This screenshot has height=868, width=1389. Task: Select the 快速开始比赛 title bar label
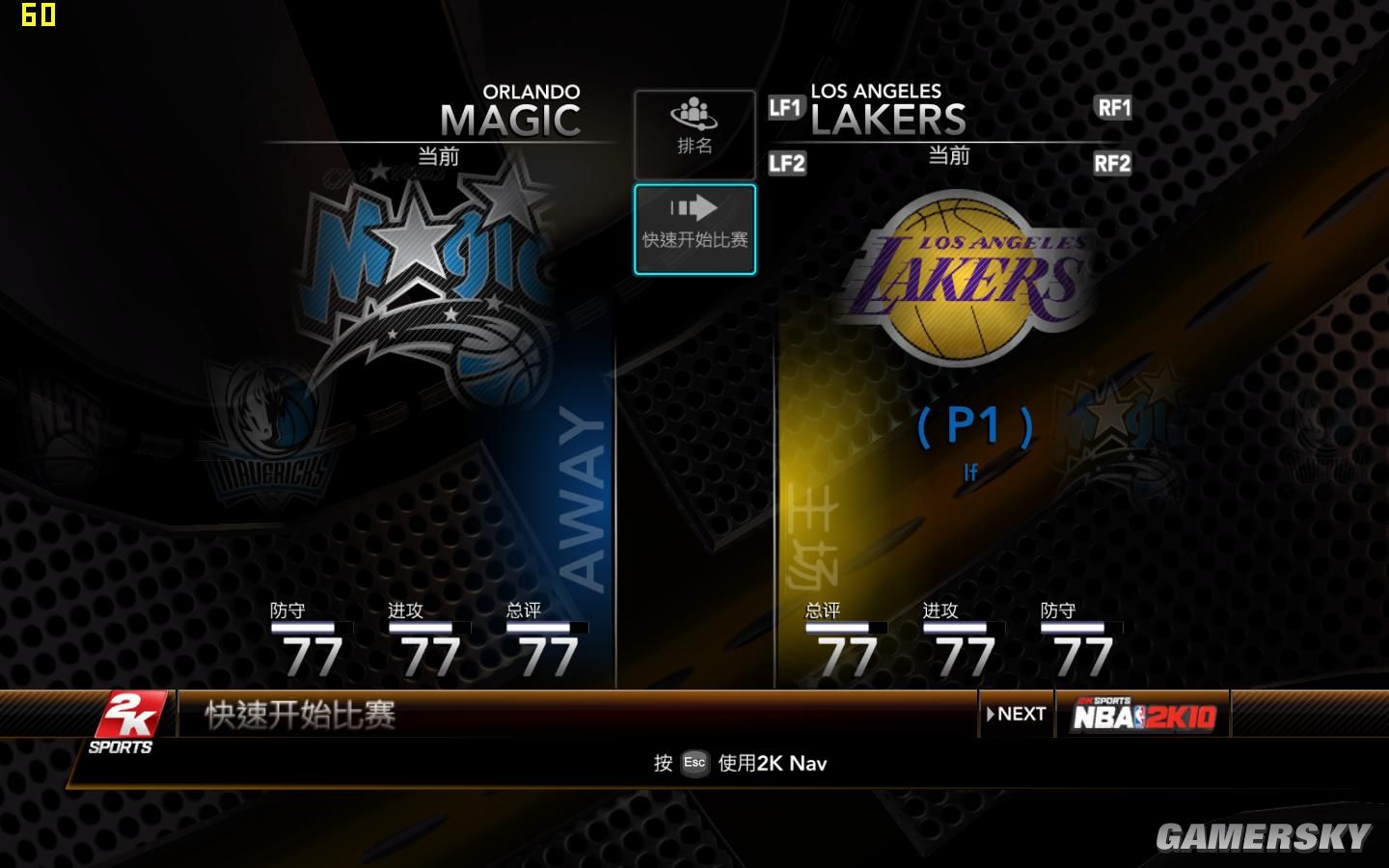coord(299,714)
